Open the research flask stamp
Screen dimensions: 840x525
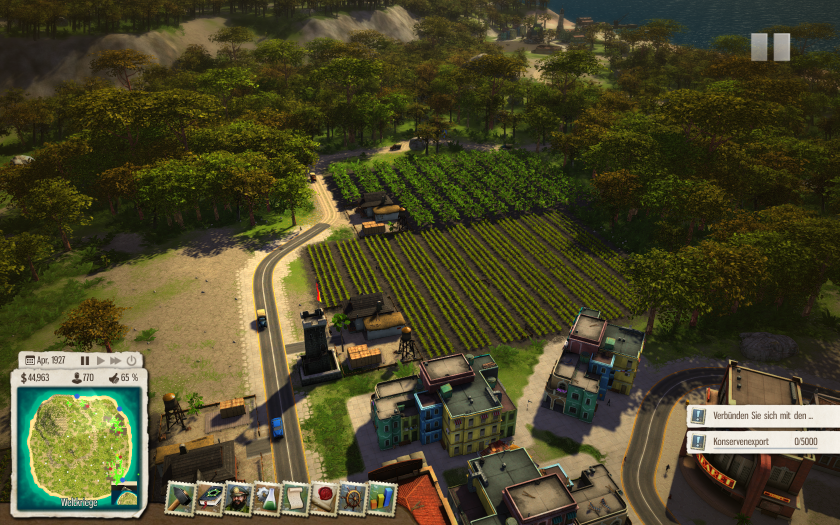[x=267, y=497]
